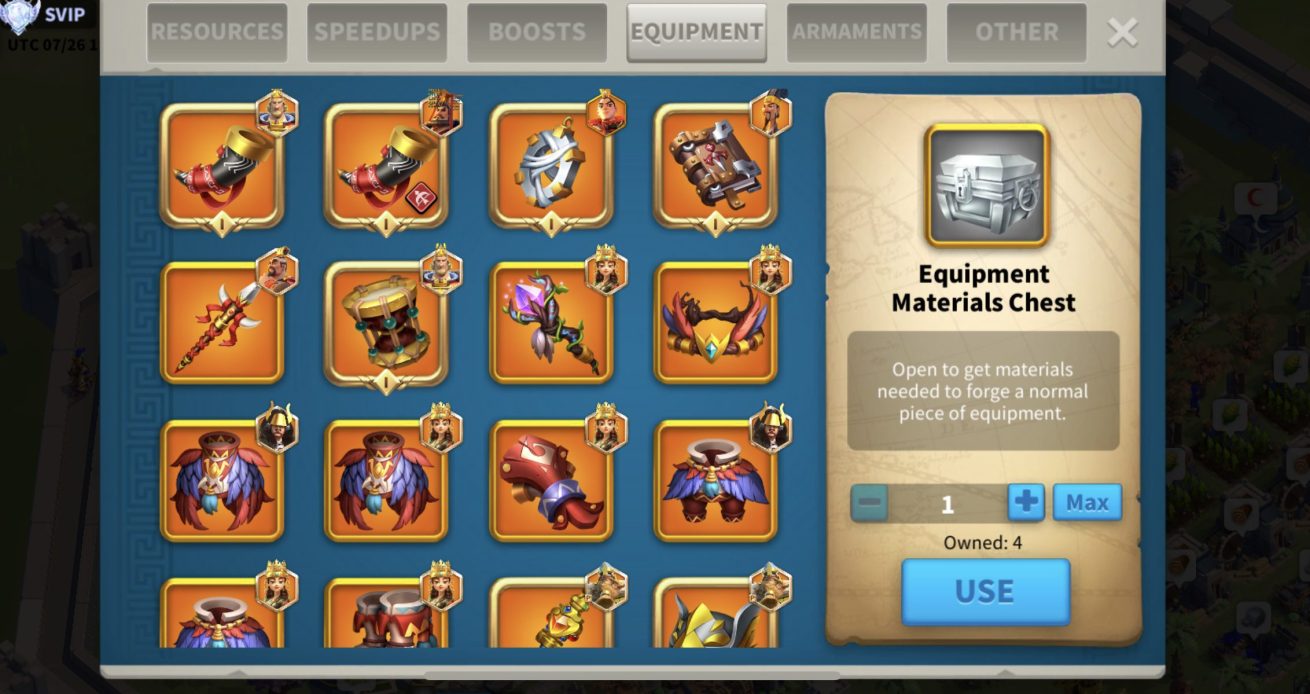Choose the silver ring accessory slot
This screenshot has width=1310, height=694.
point(550,166)
